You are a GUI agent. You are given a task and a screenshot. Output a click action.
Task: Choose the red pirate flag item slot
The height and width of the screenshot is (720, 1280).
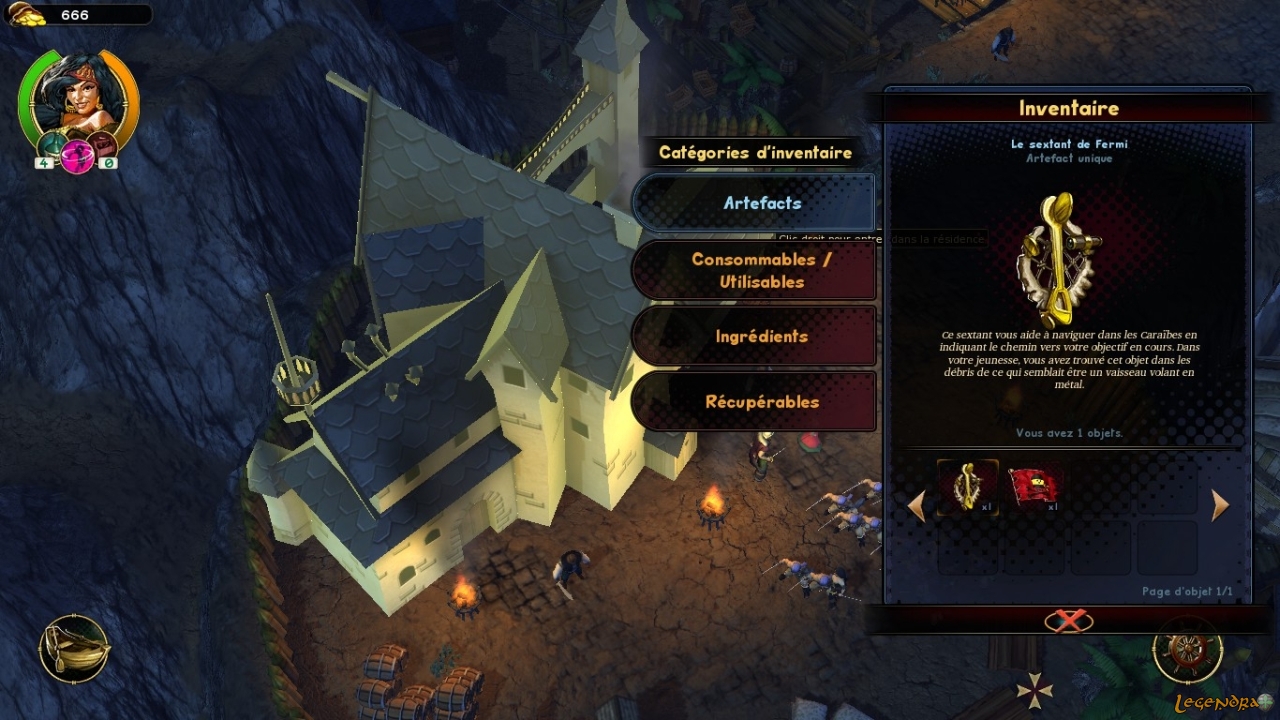1034,487
